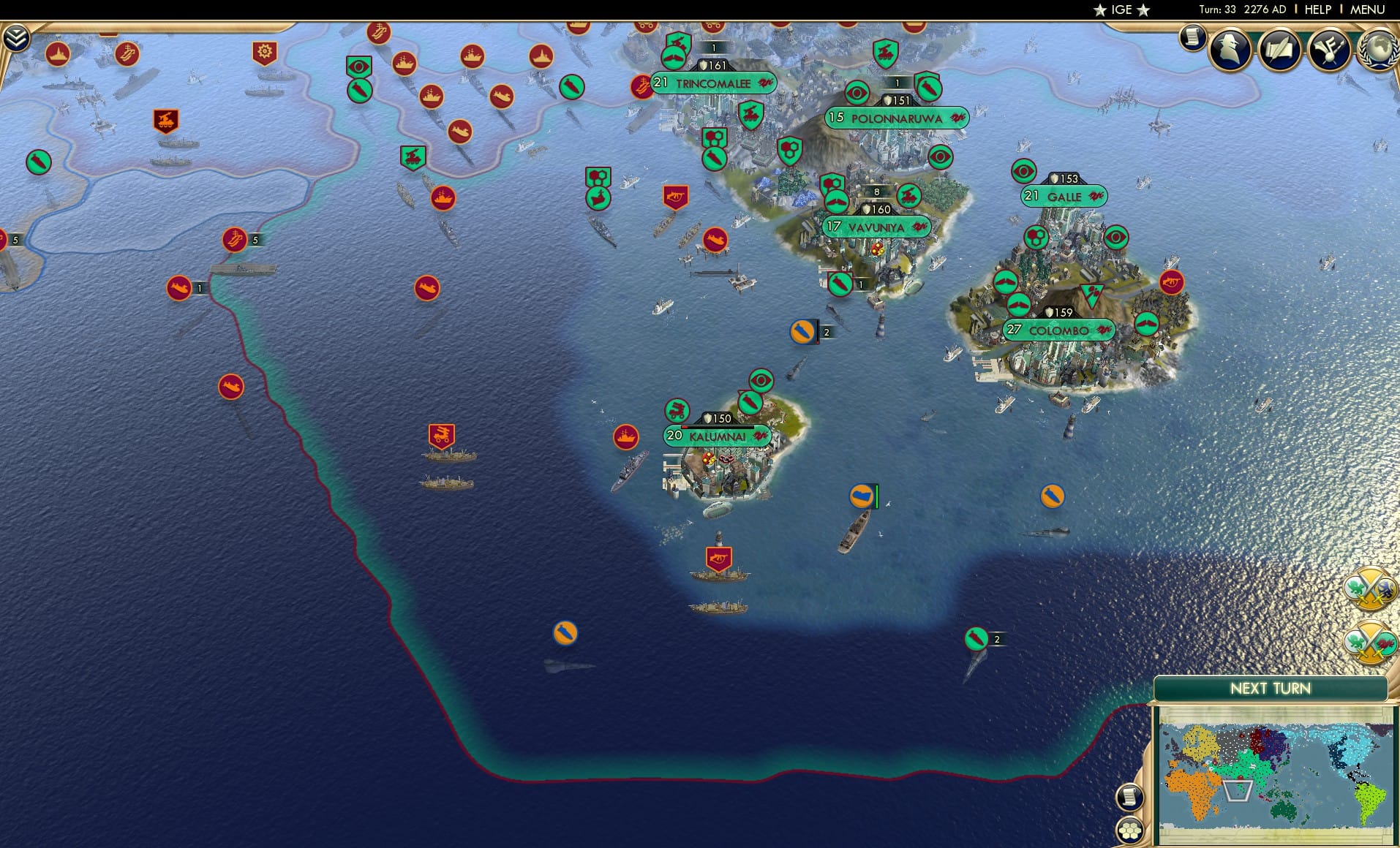The image size is (1400, 848).
Task: Open the notification log scroll icon top right
Action: [1192, 38]
